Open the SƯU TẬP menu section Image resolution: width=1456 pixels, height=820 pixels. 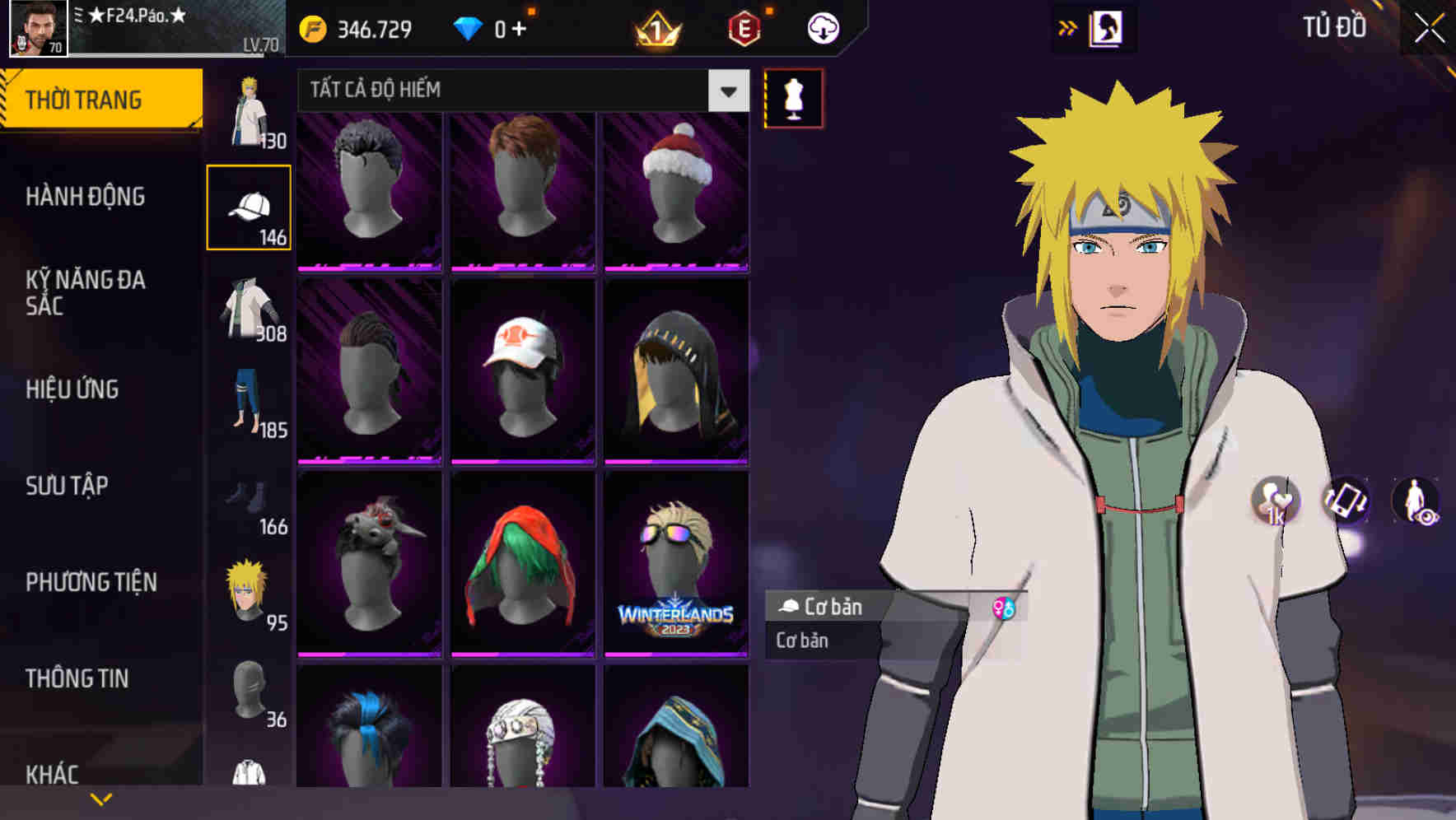pyautogui.click(x=65, y=487)
